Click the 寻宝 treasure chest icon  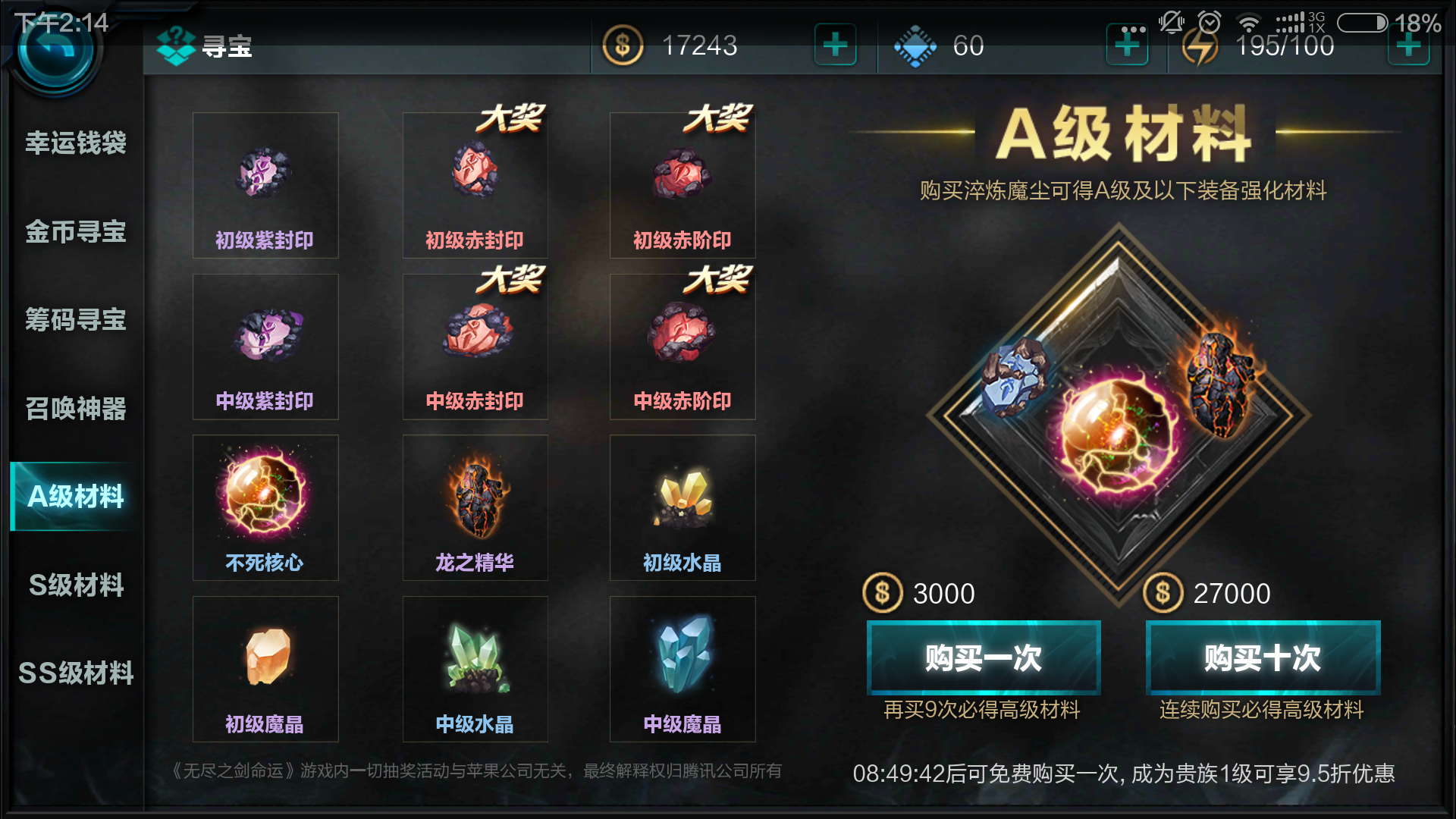point(177,45)
